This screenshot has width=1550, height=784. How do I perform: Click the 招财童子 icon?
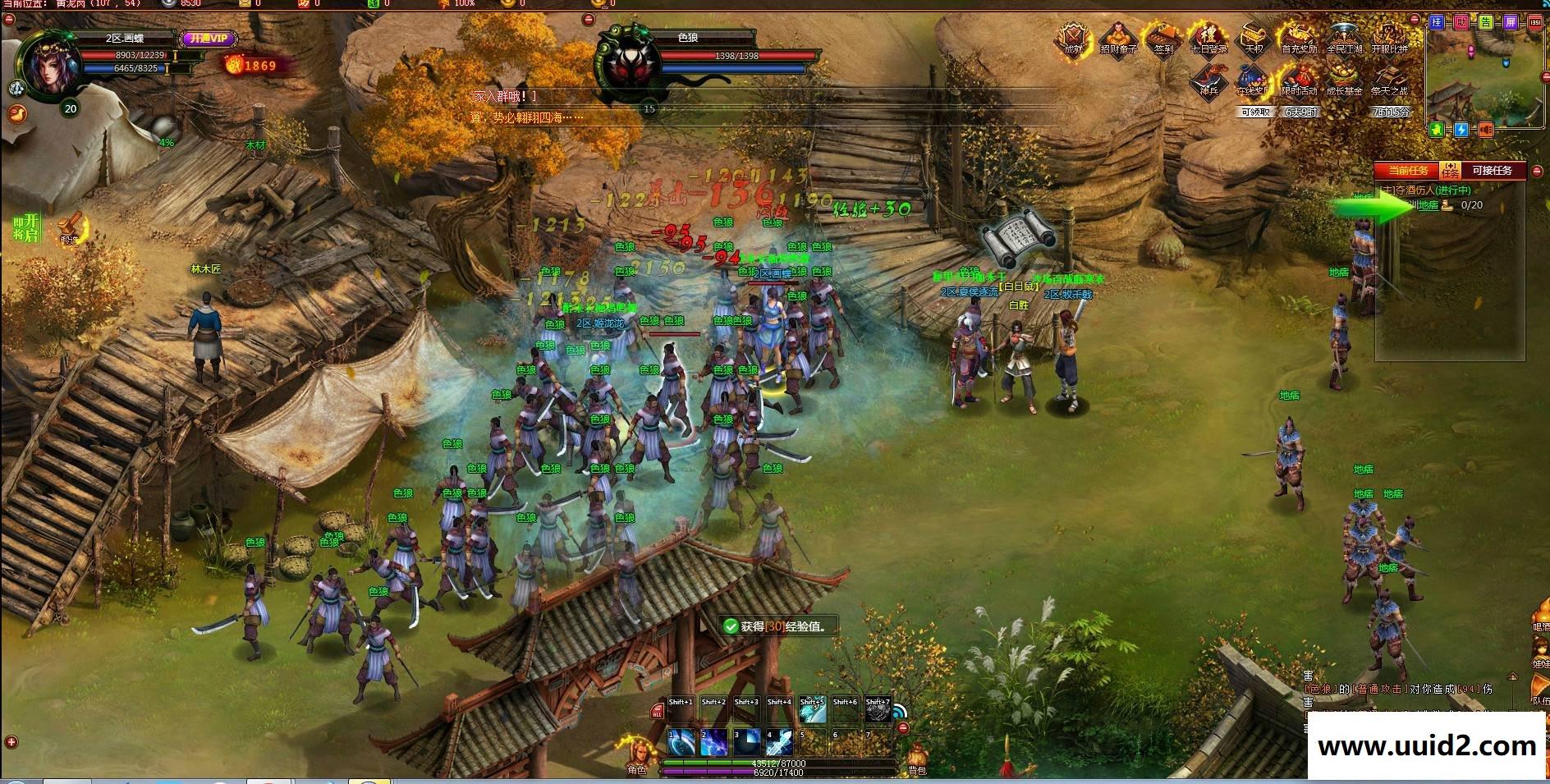1118,38
